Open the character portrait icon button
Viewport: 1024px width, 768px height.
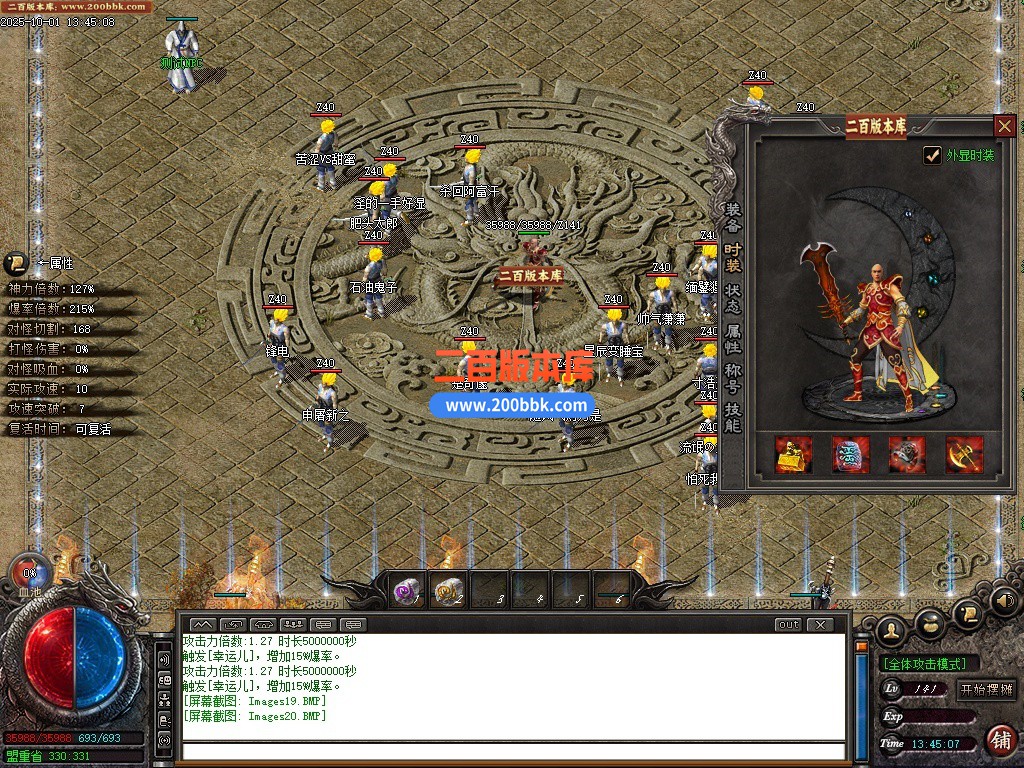click(890, 629)
